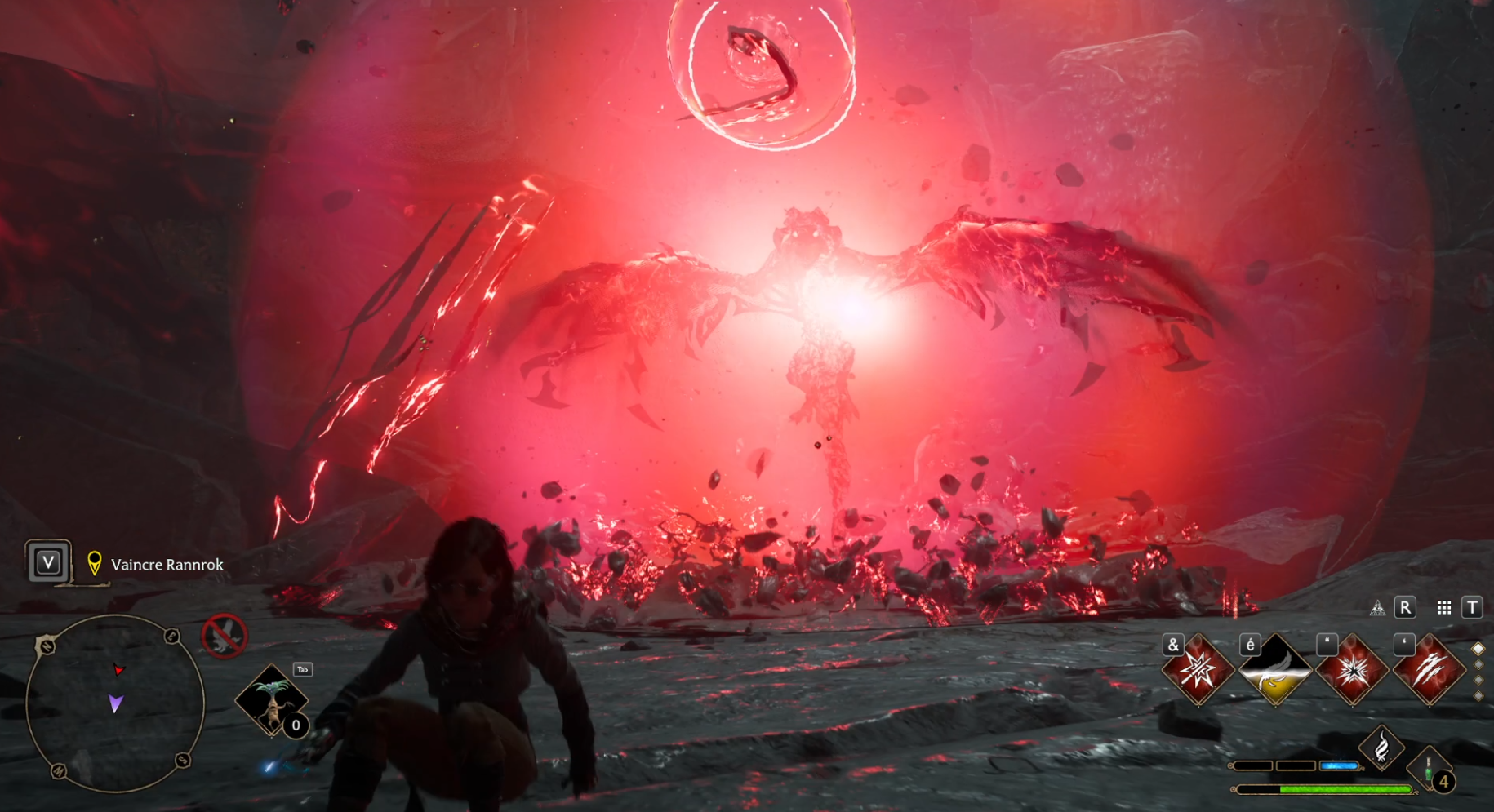This screenshot has width=1494, height=812.
Task: Cast the Levioso feather spell bound to é
Action: (x=1275, y=669)
